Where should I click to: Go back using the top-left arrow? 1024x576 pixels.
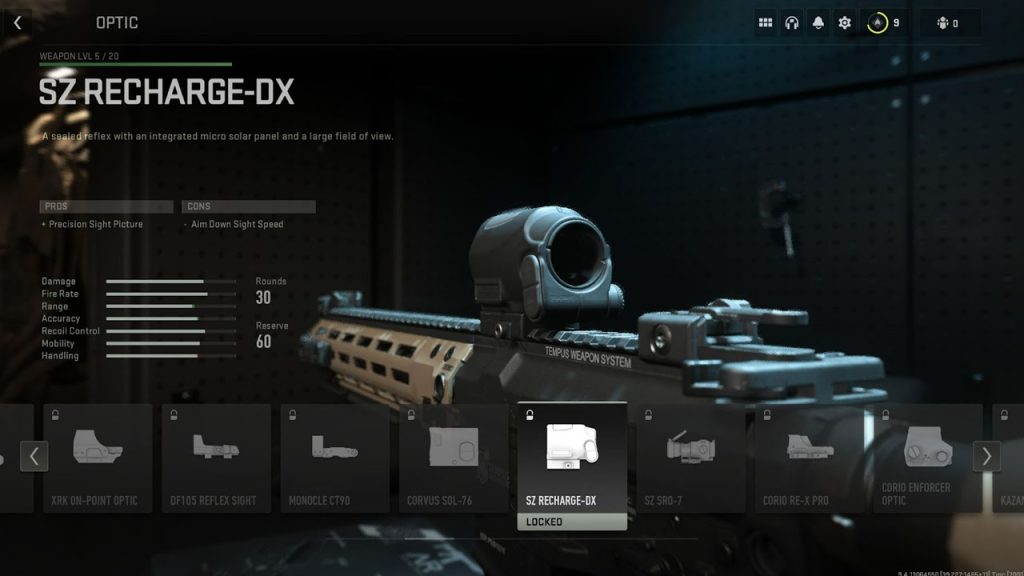pyautogui.click(x=17, y=22)
